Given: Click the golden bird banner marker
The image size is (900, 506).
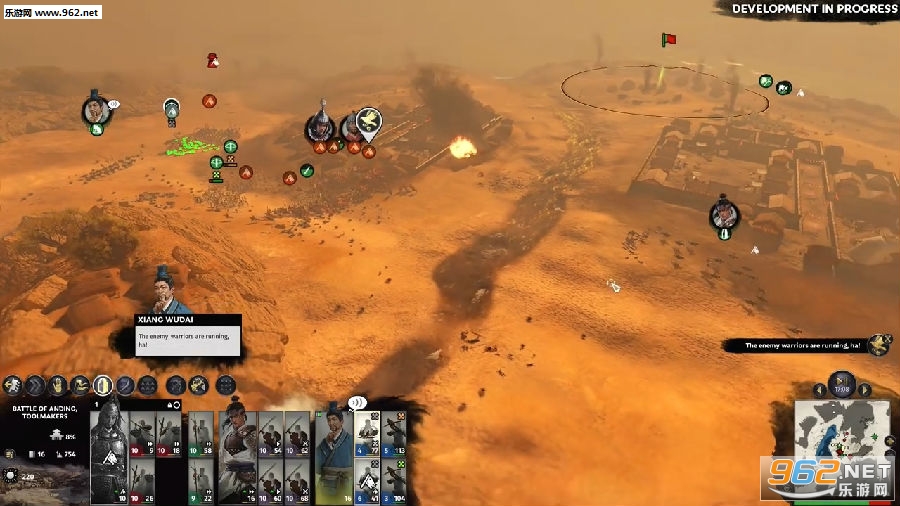Looking at the screenshot, I should pos(368,121).
